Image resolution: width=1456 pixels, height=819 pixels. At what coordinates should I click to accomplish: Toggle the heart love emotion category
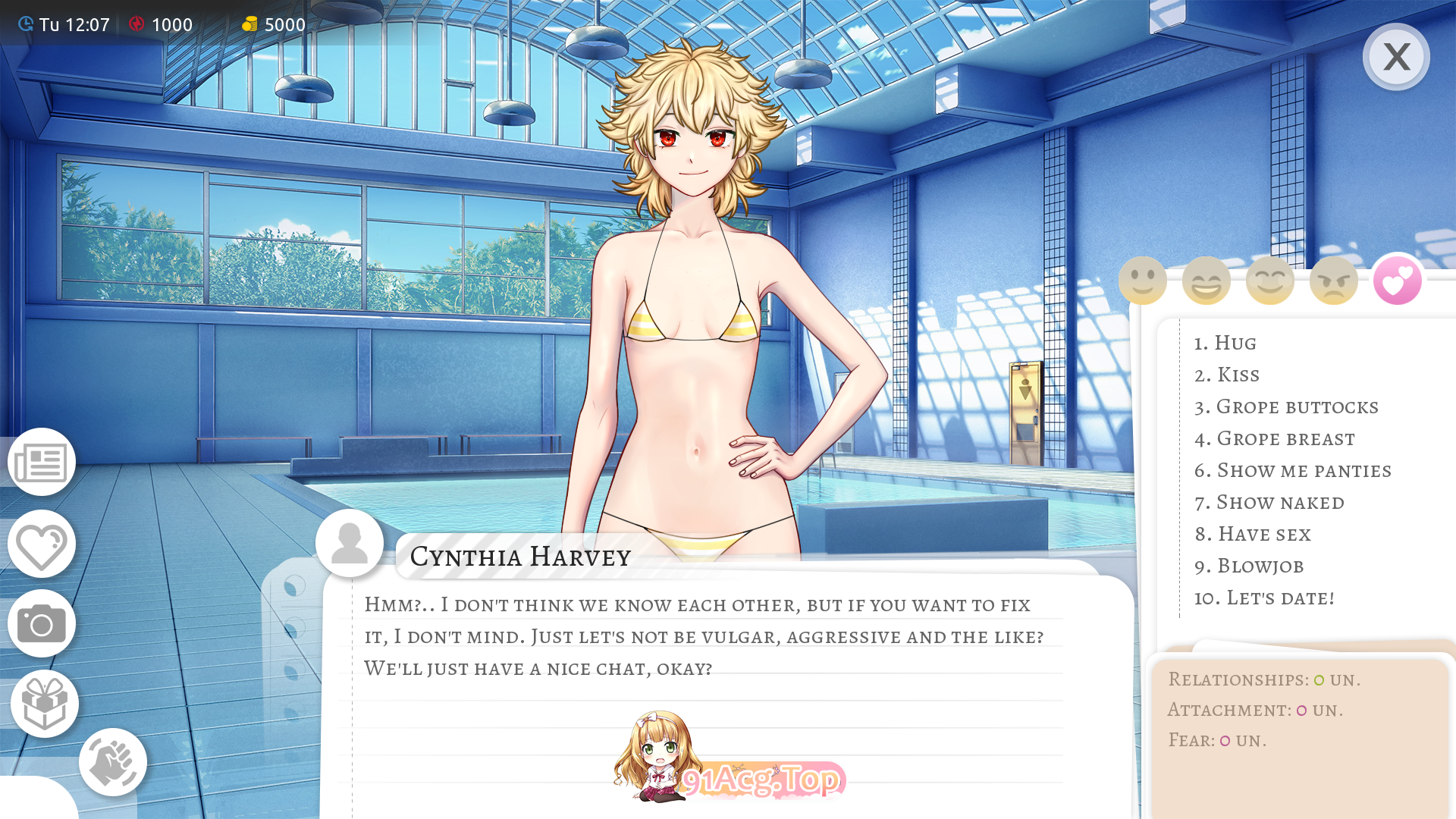coord(1398,280)
